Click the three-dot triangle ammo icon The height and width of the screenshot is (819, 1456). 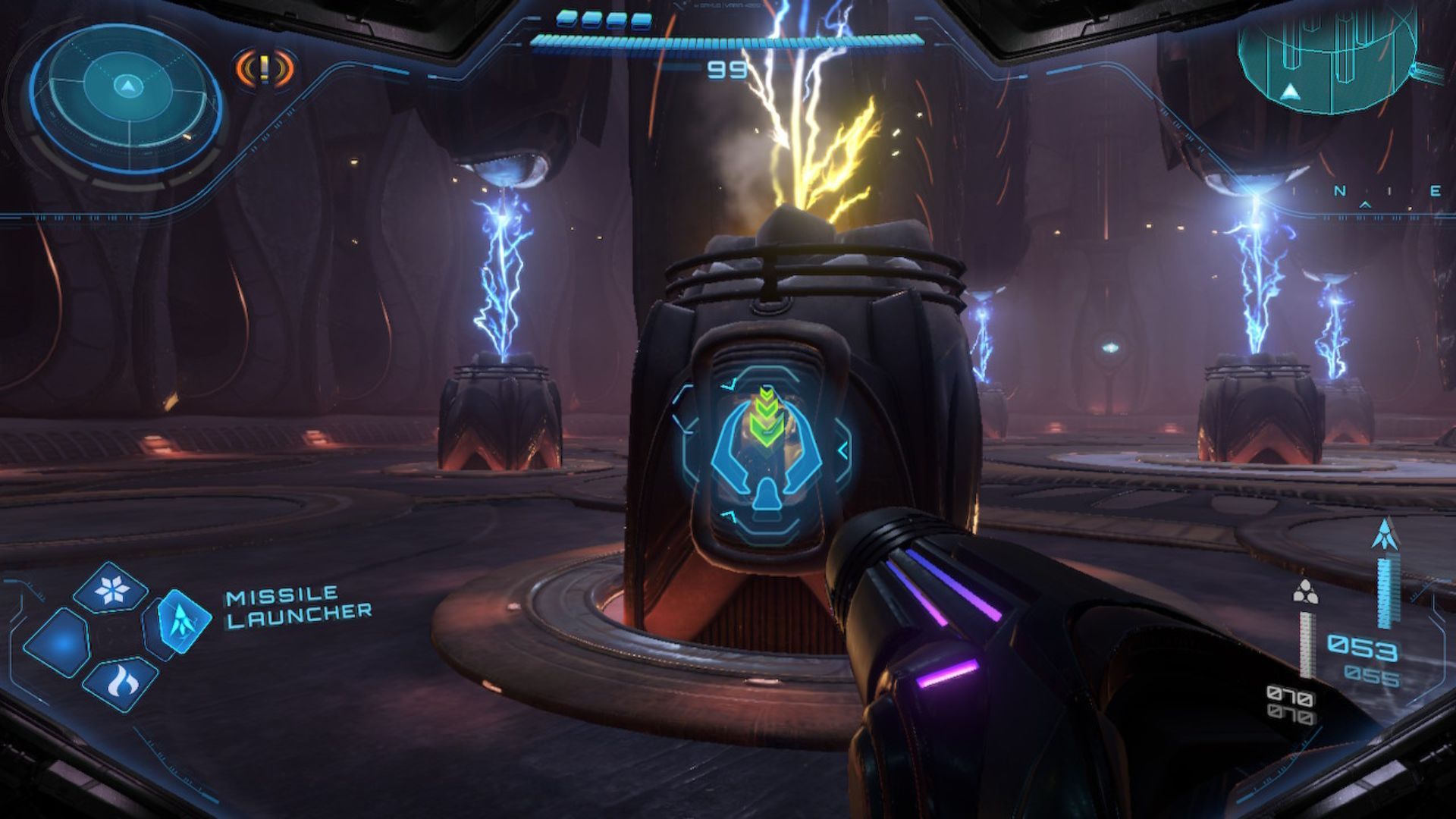1304,593
